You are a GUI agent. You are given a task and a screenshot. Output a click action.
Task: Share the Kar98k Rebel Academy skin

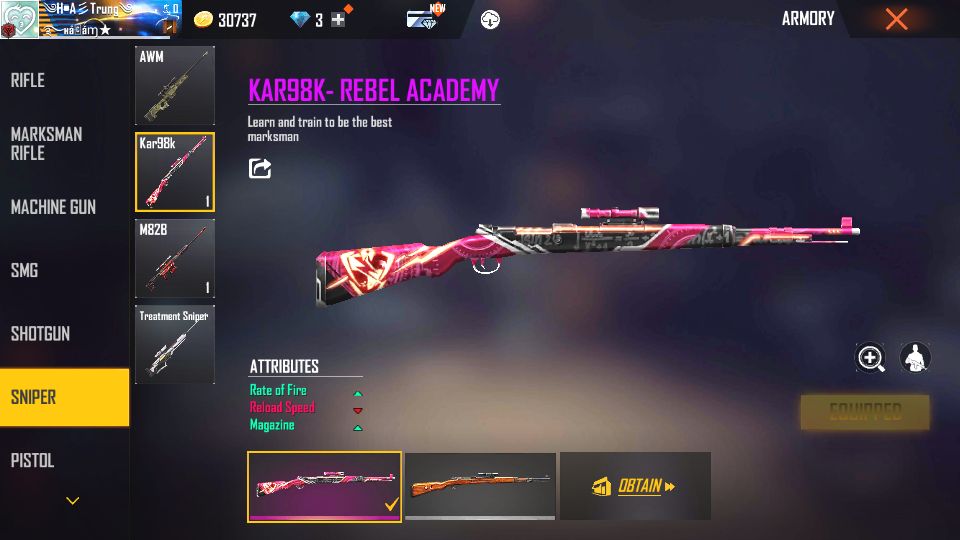point(260,168)
